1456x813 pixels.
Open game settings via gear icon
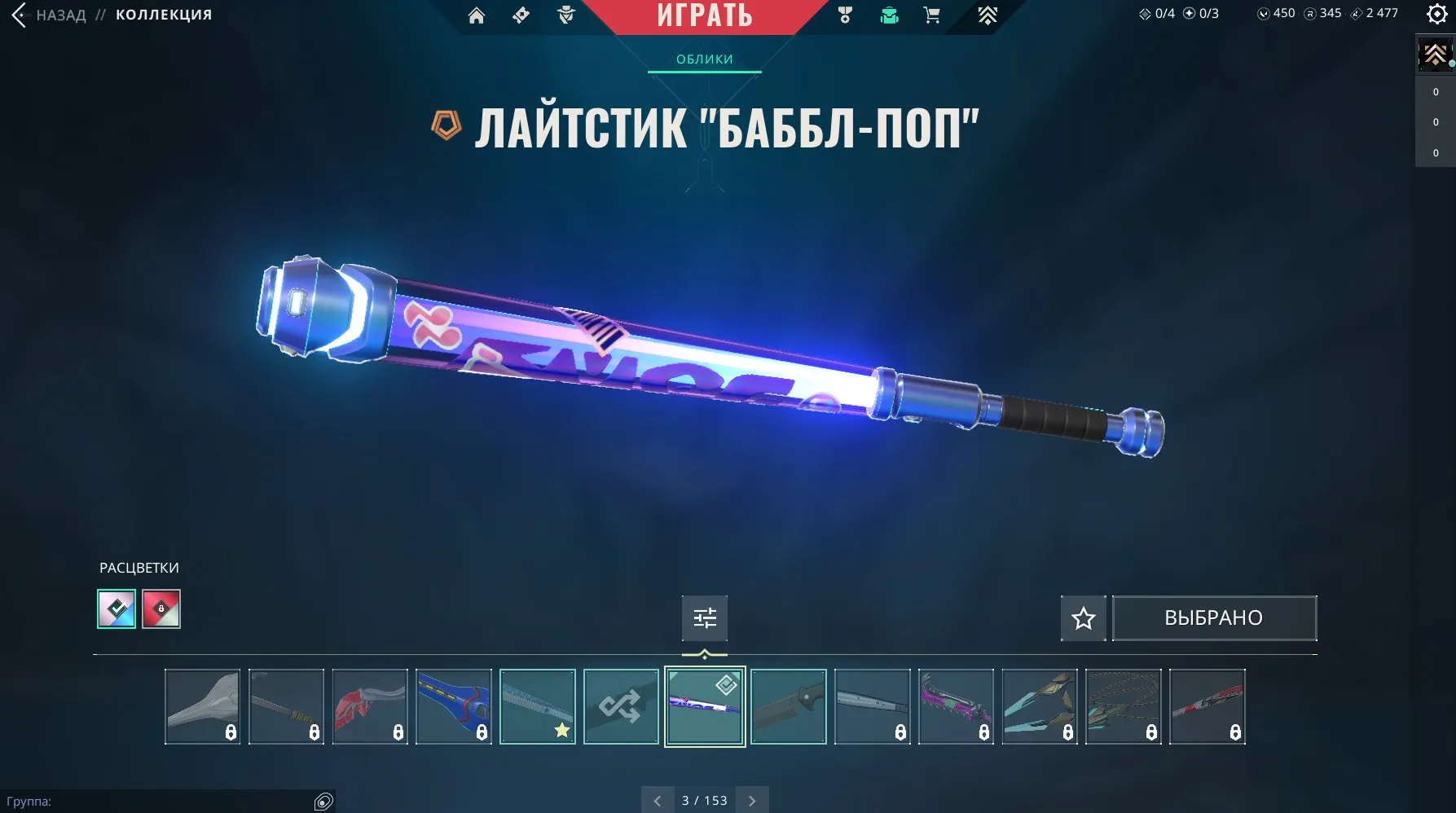1437,14
